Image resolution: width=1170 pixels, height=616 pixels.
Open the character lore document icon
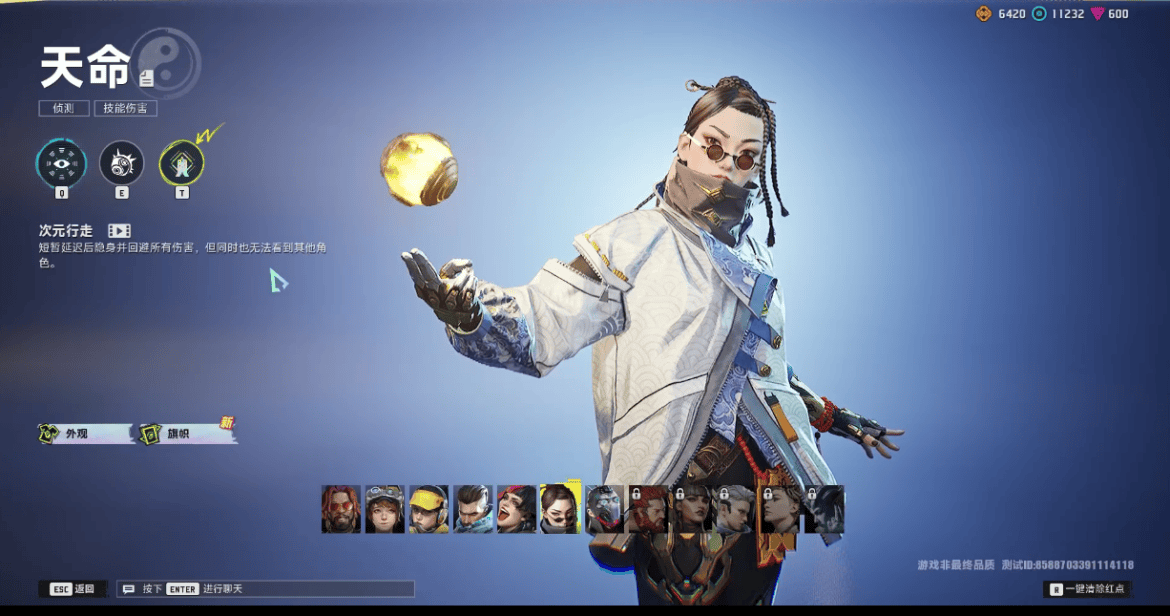[147, 77]
